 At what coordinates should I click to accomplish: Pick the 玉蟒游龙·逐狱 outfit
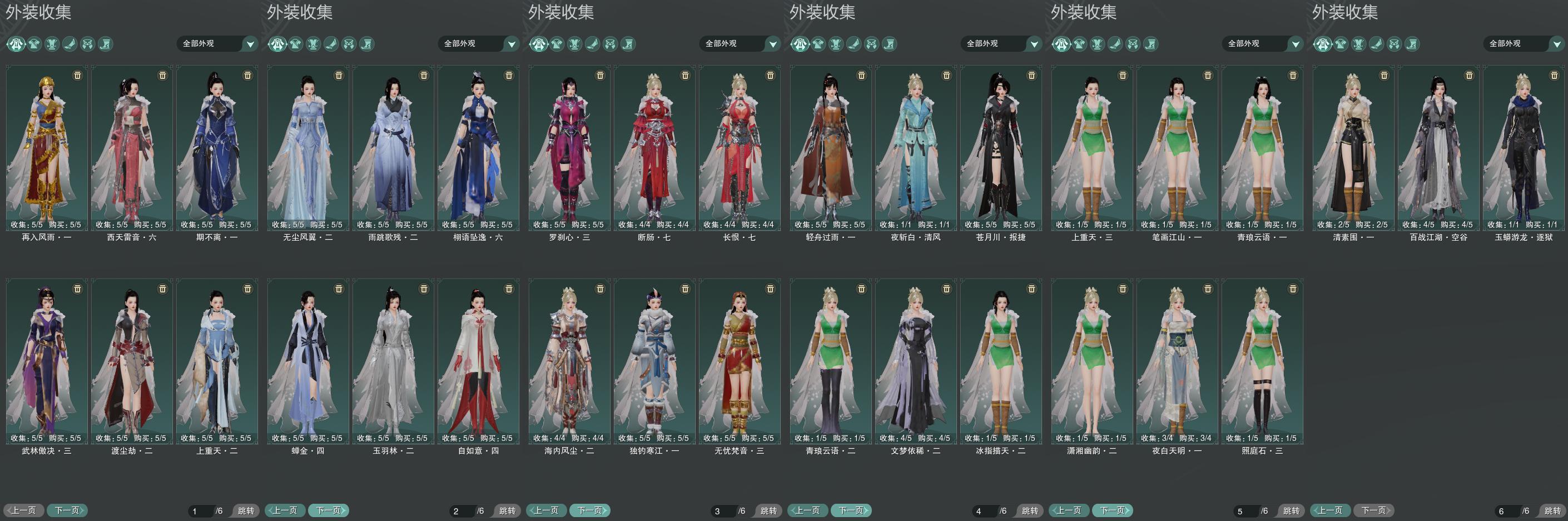click(1523, 148)
